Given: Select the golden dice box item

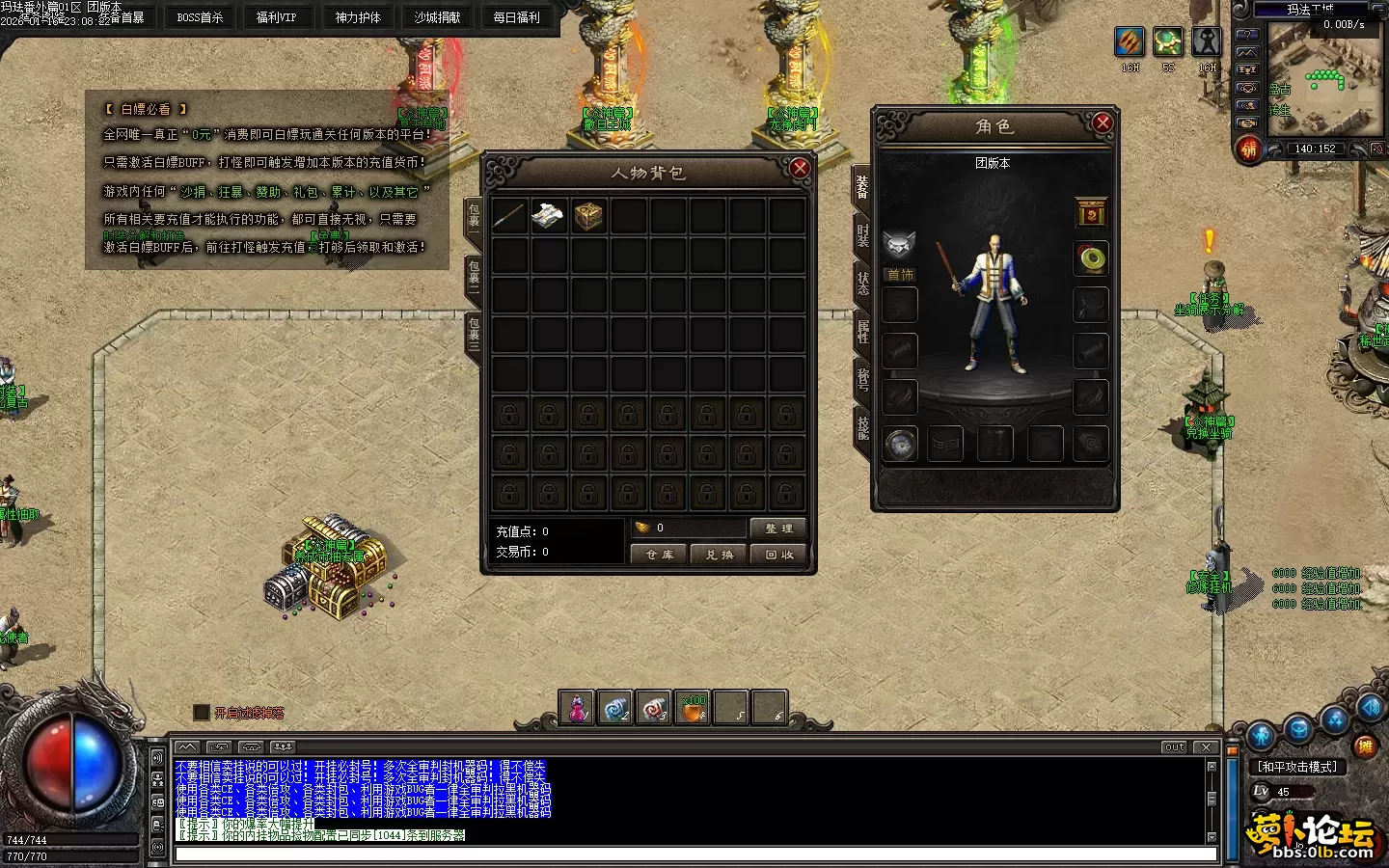Looking at the screenshot, I should click(x=588, y=216).
